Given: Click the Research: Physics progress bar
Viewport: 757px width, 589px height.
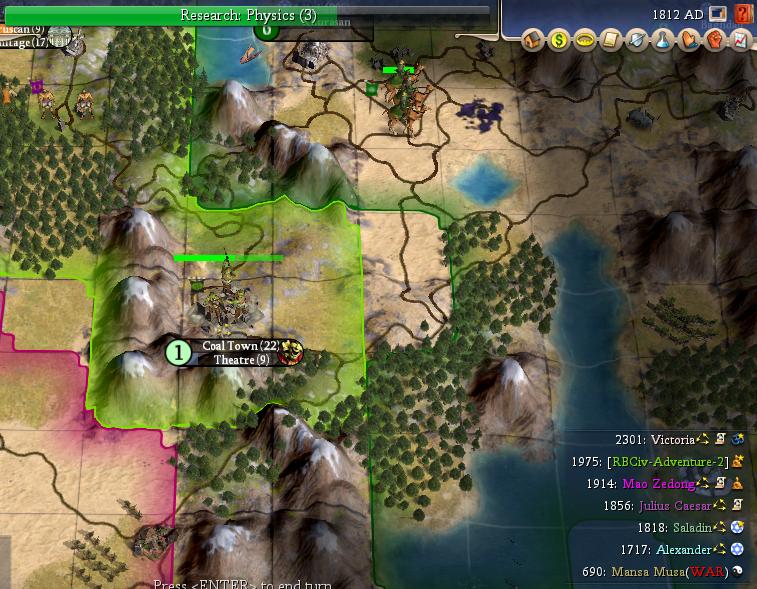Looking at the screenshot, I should pos(247,15).
